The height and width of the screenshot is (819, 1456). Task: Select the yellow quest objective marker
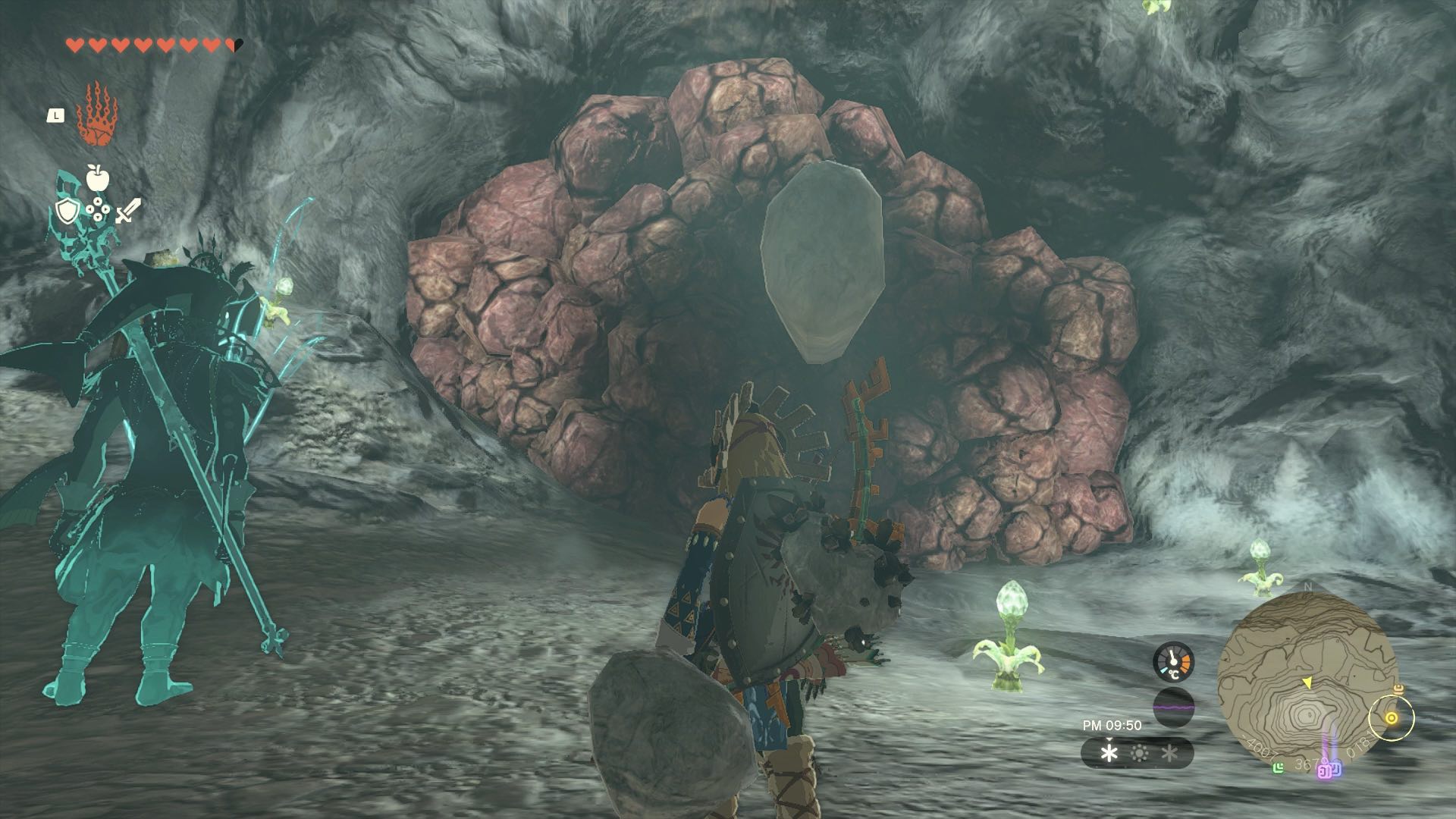1392,718
